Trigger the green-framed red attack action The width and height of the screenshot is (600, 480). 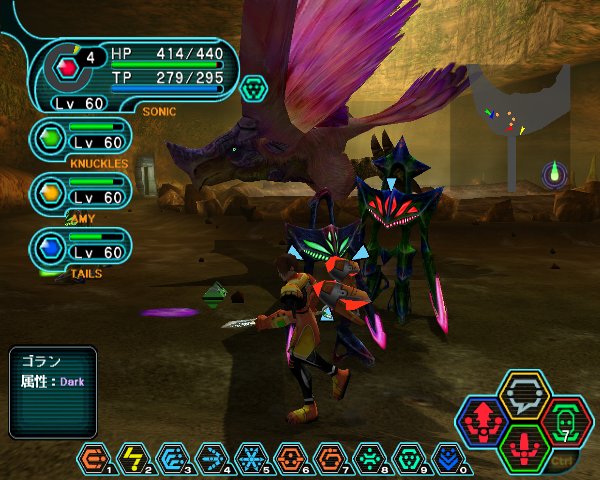pos(523,447)
